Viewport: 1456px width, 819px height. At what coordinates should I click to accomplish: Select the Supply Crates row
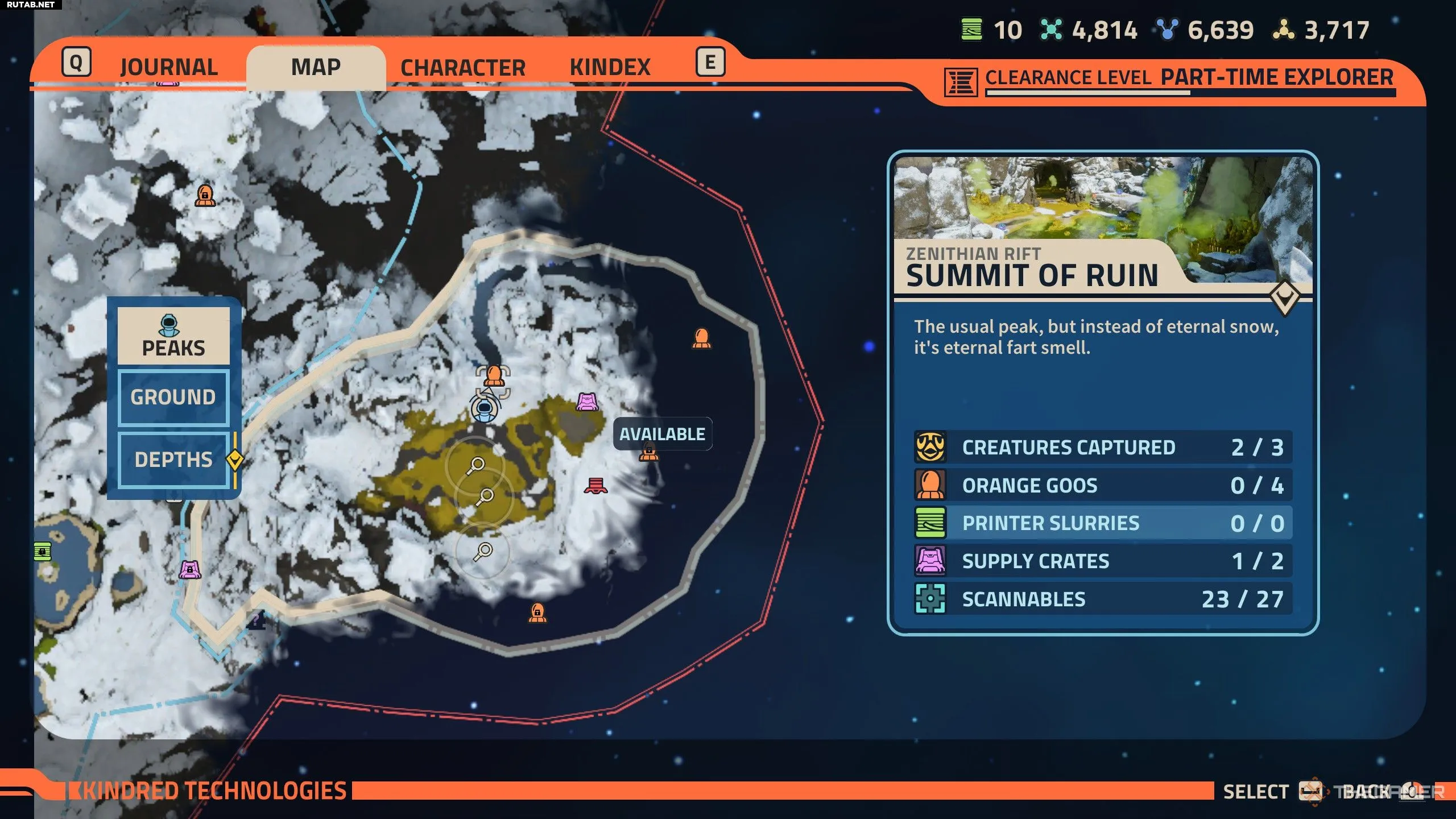[1102, 561]
